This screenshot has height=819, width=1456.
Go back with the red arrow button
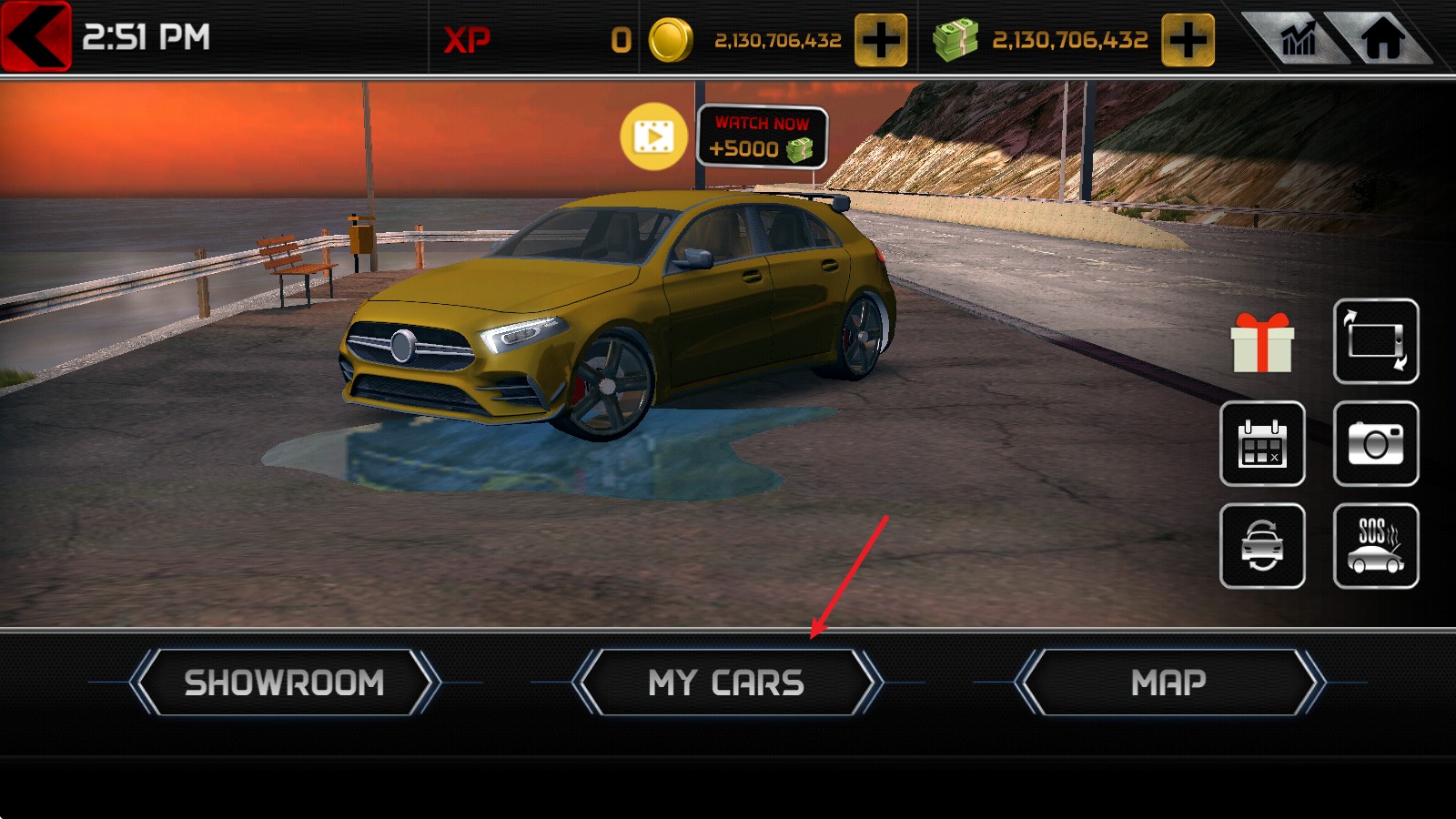[35, 36]
